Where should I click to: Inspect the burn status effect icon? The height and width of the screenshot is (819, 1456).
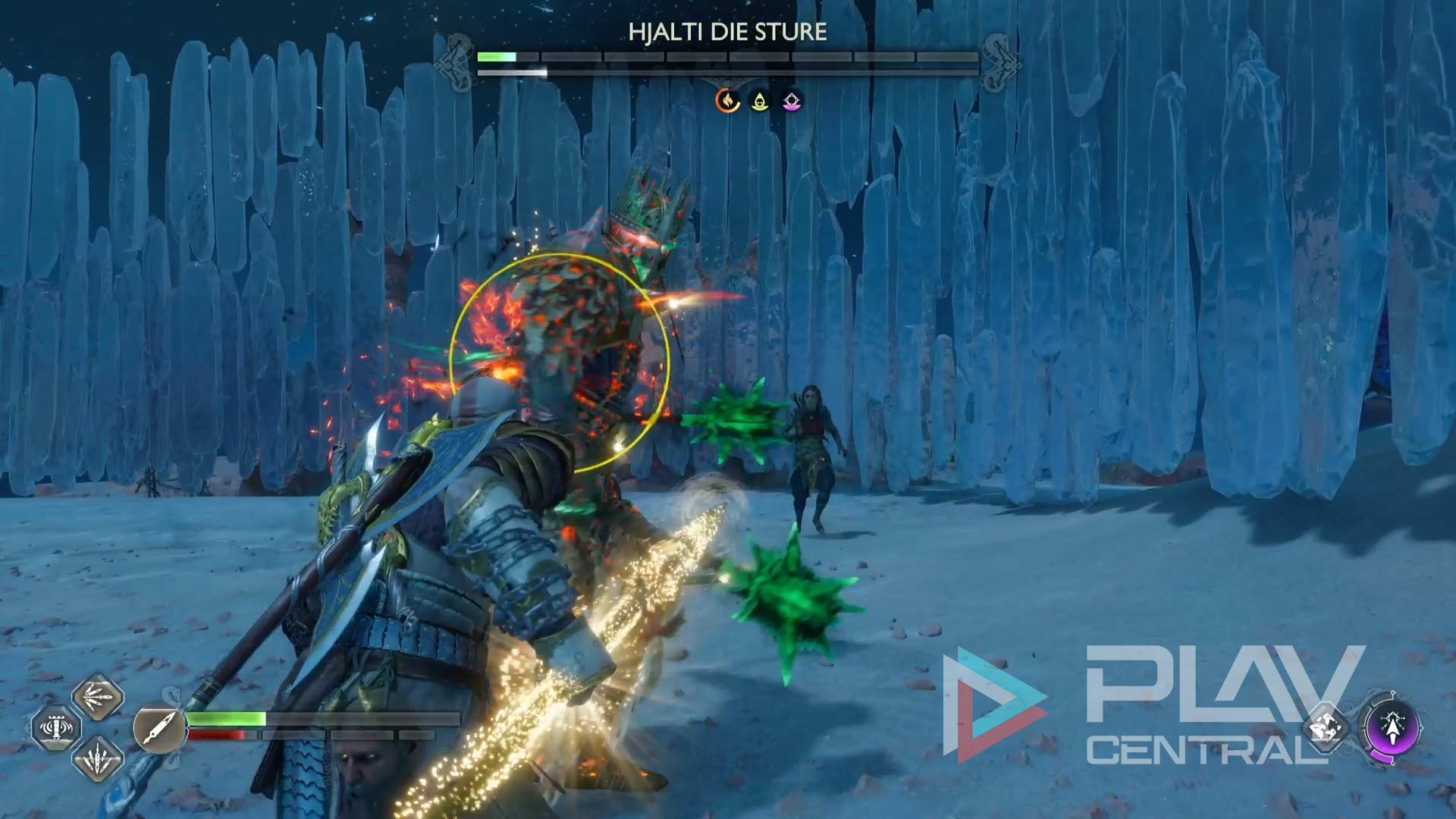pos(728,100)
